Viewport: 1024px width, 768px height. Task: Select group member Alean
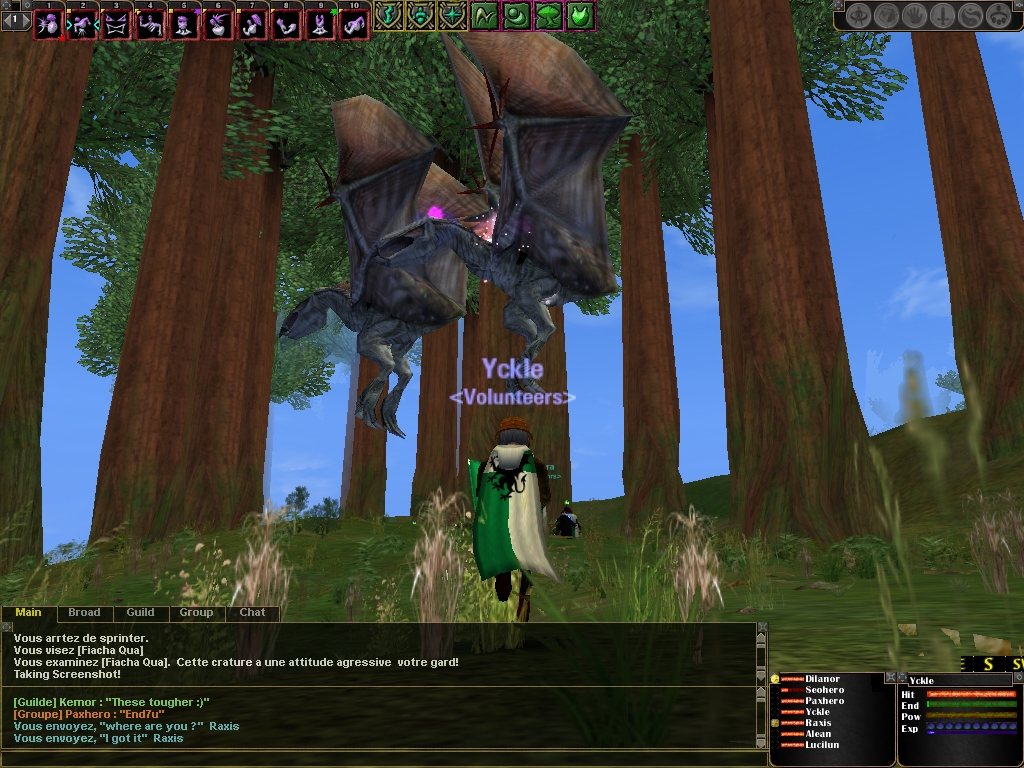click(818, 734)
